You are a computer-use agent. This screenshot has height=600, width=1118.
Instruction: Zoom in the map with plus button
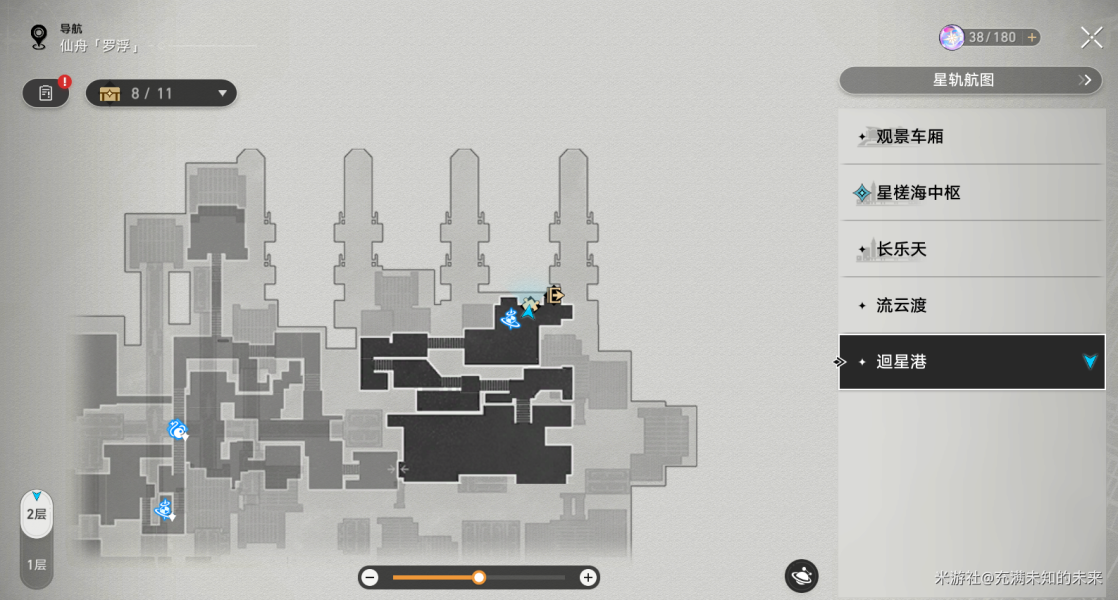click(x=588, y=577)
